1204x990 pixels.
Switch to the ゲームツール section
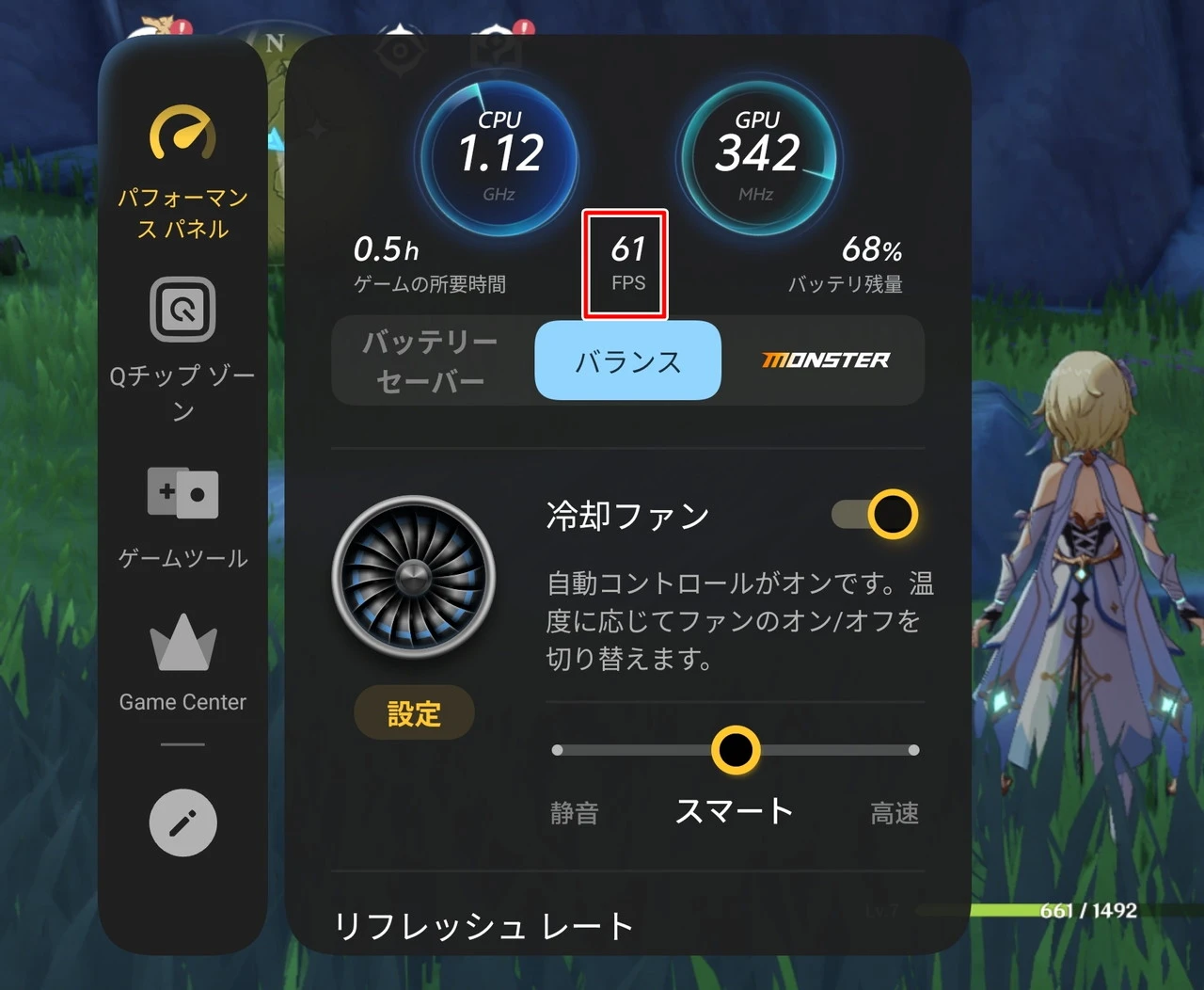pyautogui.click(x=182, y=516)
